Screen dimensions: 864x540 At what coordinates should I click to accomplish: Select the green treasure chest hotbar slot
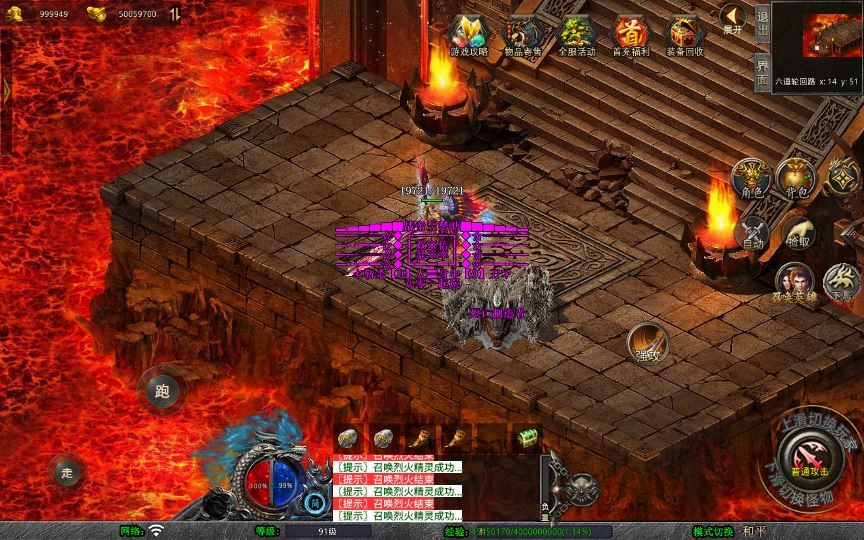click(x=527, y=439)
